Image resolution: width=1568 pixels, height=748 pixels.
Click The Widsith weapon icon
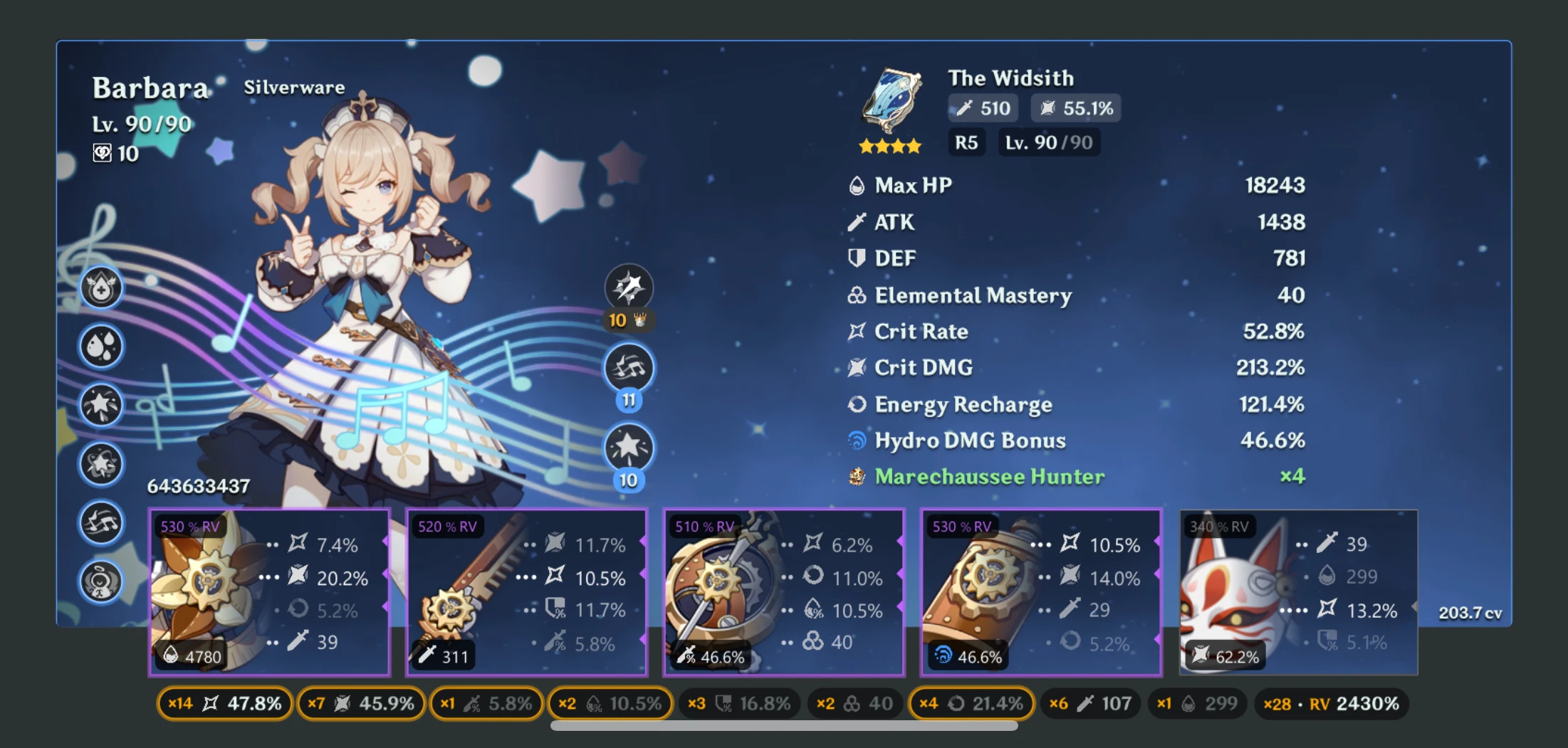892,101
